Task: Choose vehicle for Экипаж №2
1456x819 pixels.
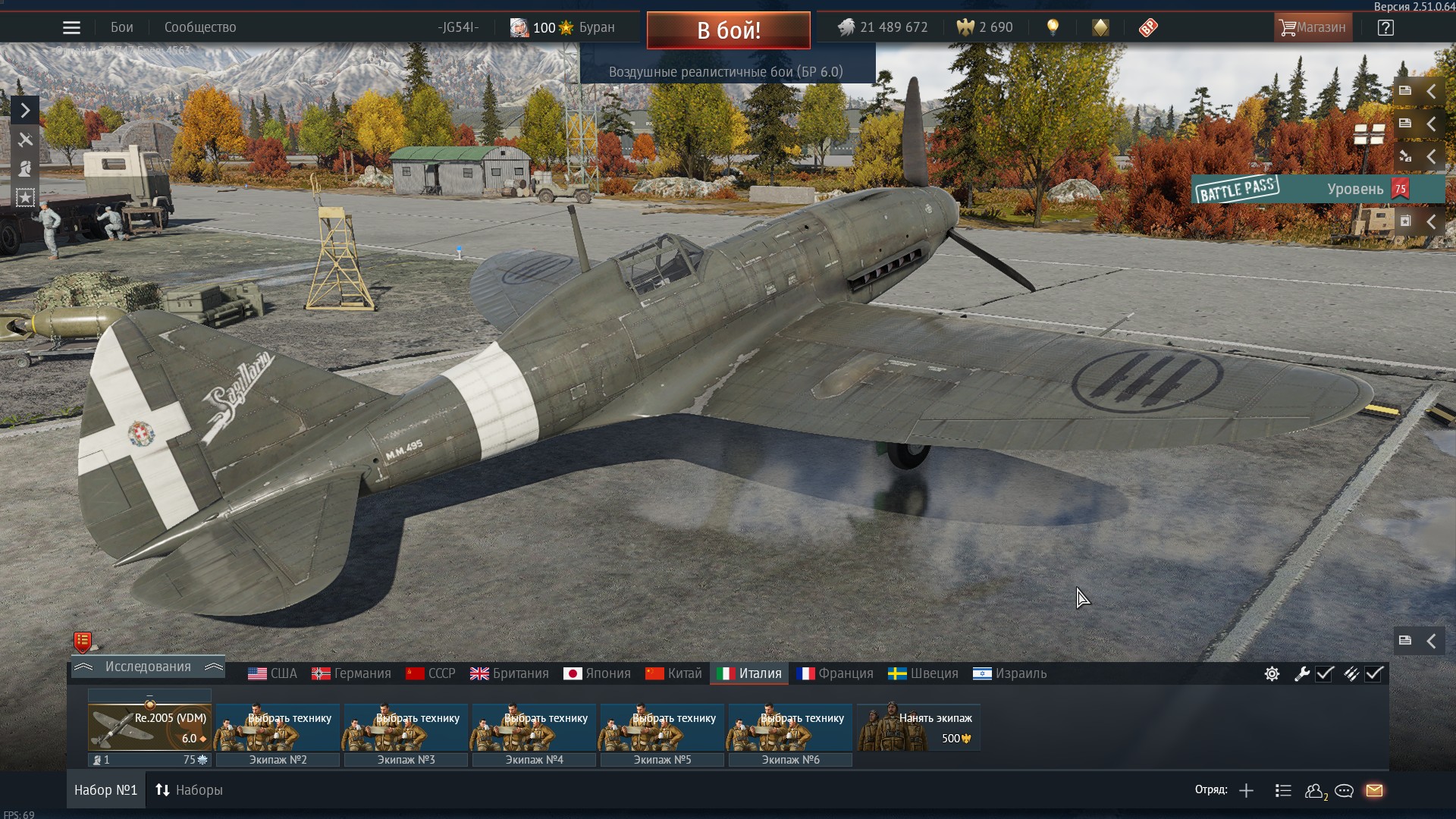Action: [x=278, y=727]
